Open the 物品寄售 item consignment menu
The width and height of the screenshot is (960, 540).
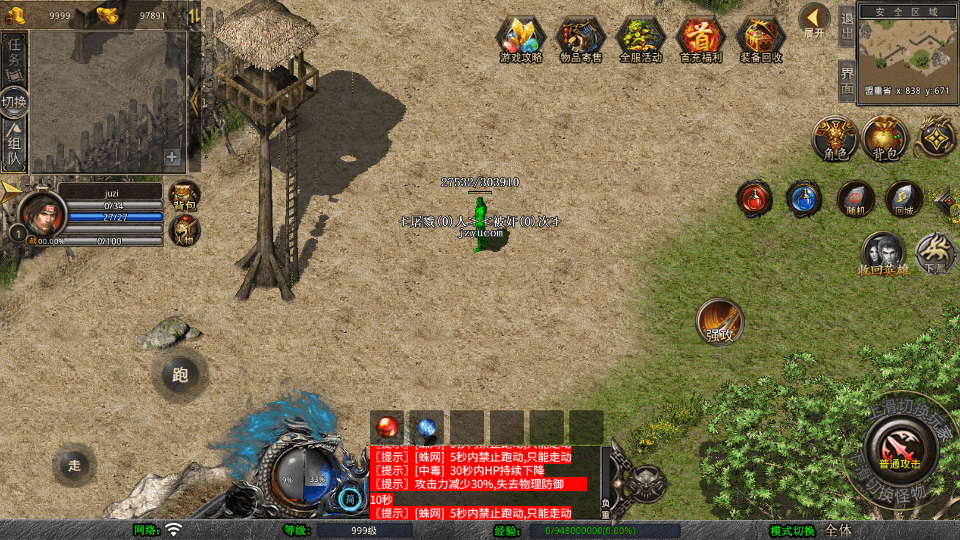tap(580, 39)
